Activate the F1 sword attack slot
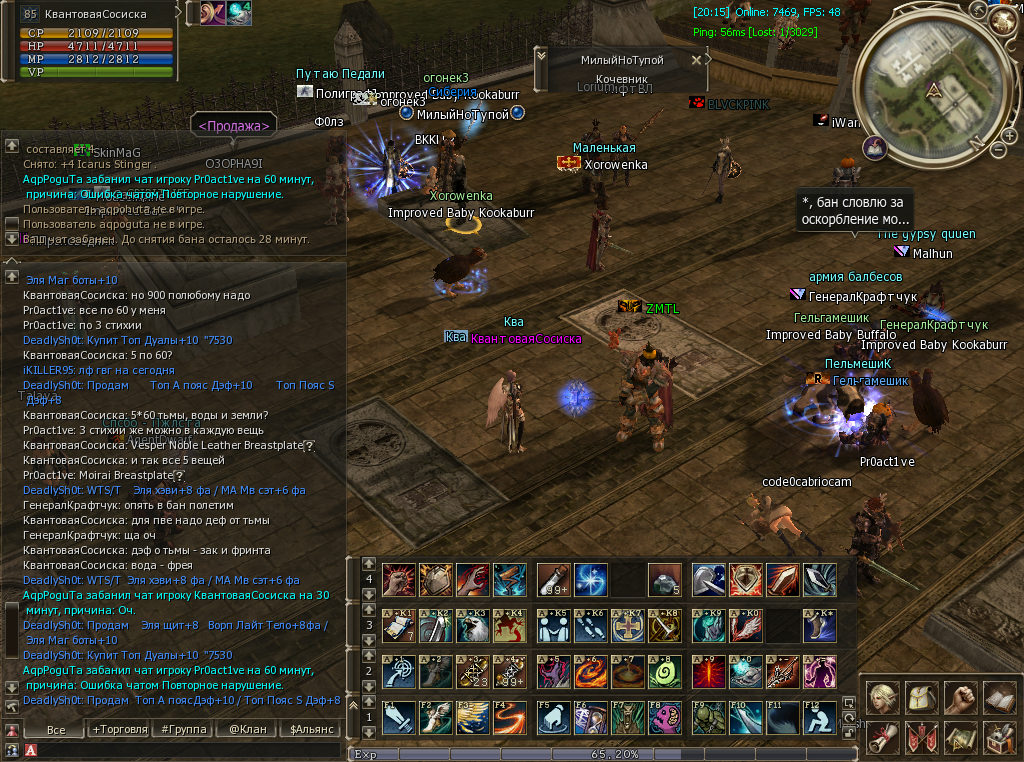 pyautogui.click(x=398, y=718)
